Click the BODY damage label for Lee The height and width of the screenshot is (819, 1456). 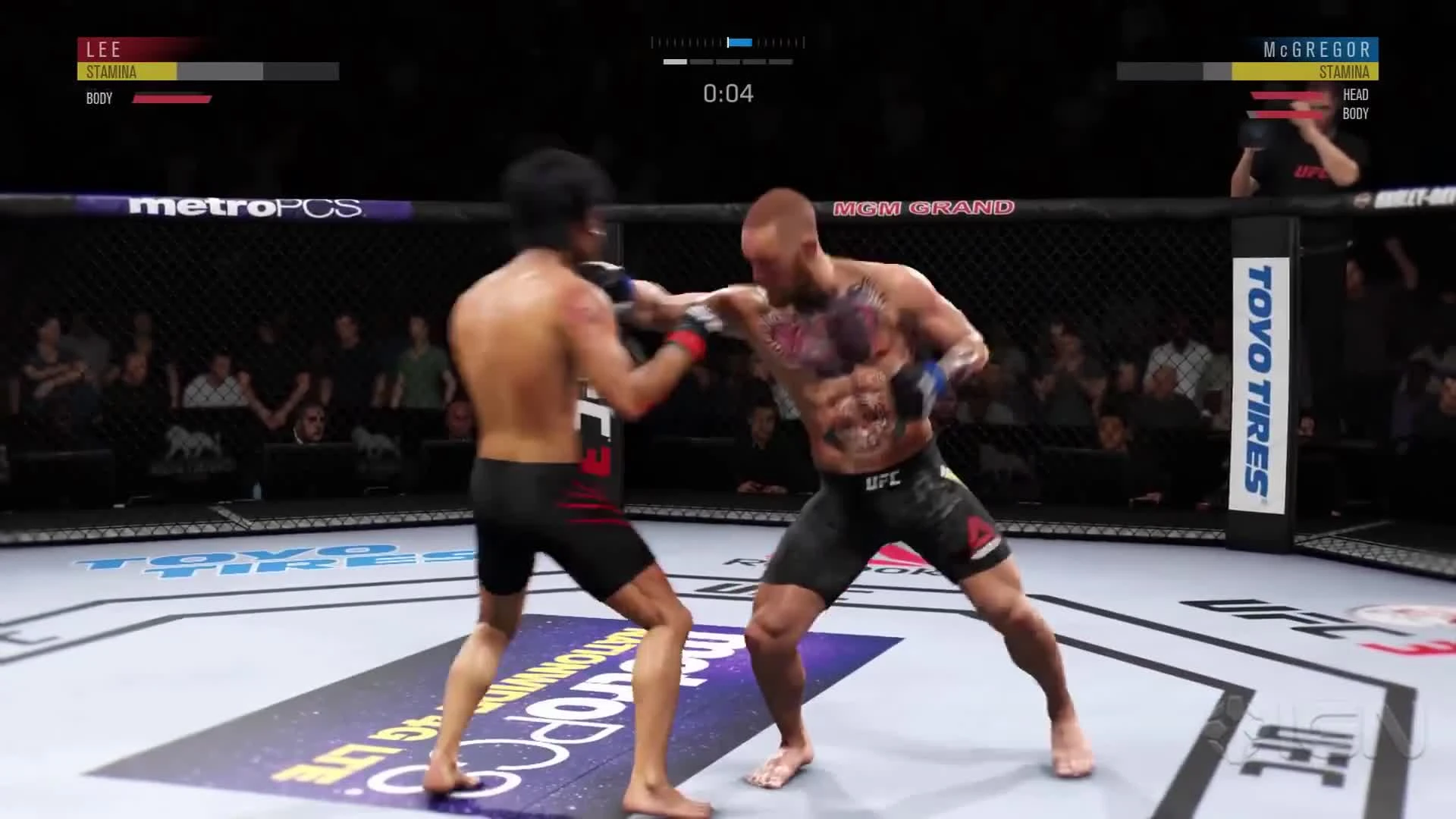99,98
